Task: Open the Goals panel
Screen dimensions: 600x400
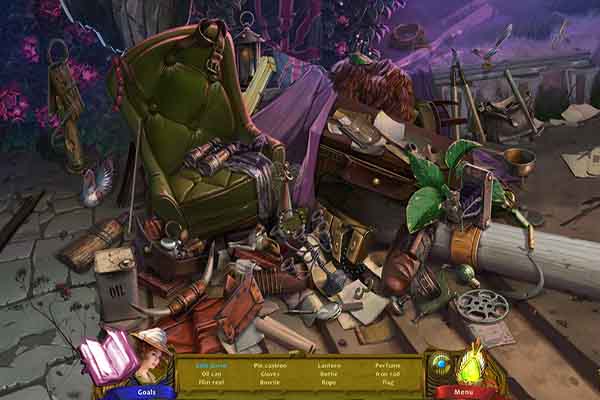Action: [144, 392]
